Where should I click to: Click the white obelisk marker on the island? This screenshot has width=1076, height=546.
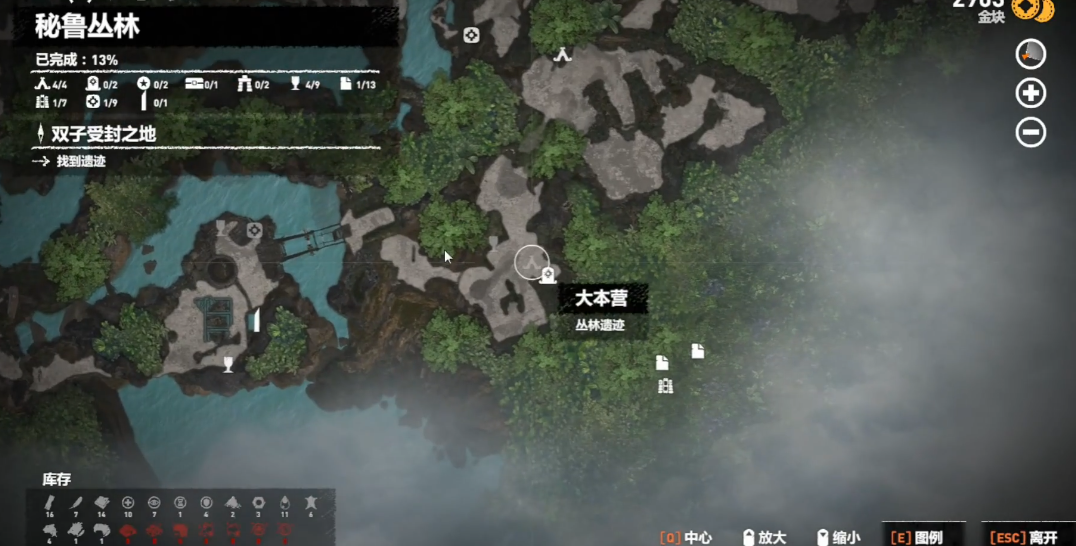click(256, 320)
